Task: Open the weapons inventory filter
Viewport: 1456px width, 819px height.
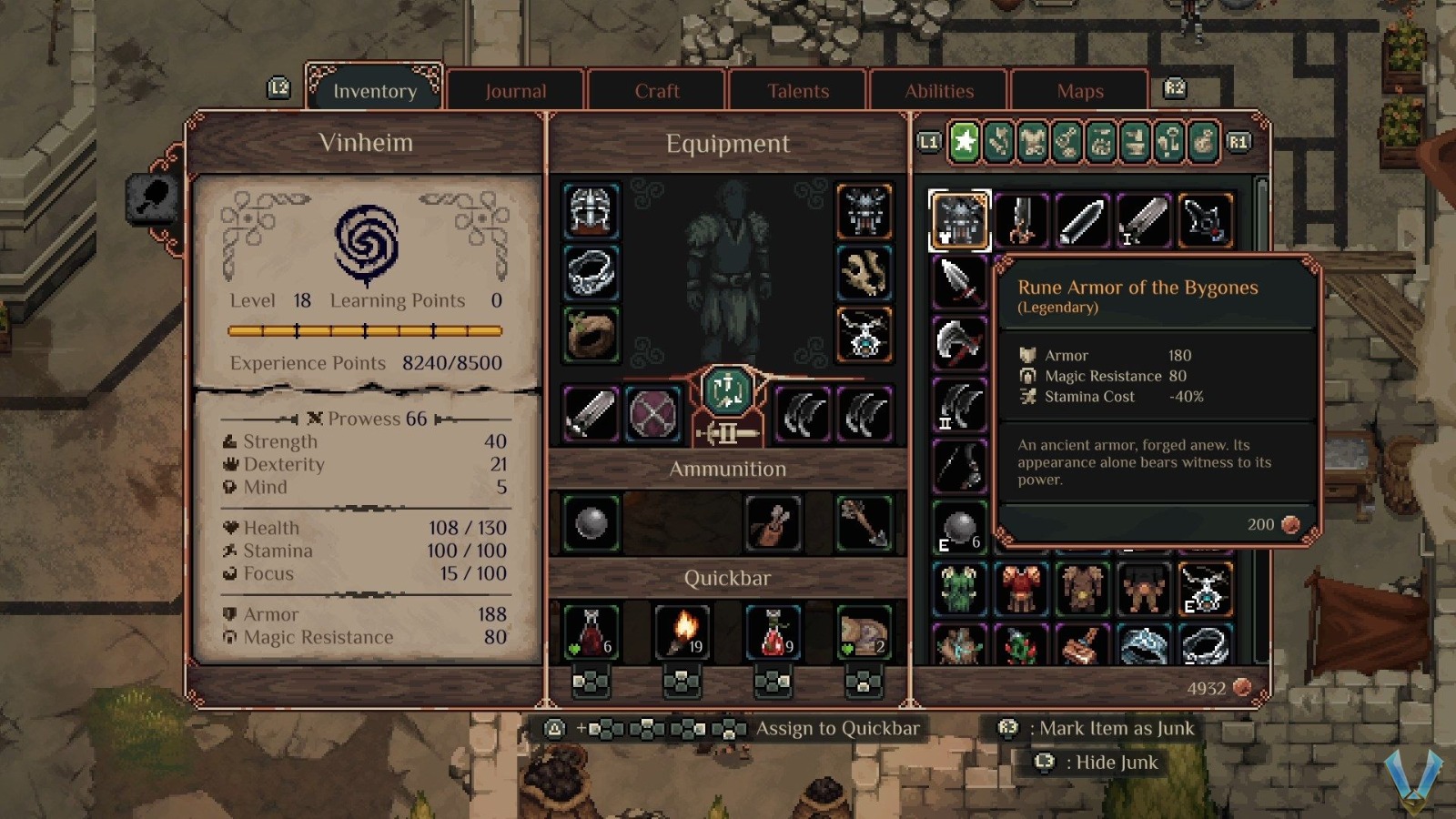Action: point(998,143)
